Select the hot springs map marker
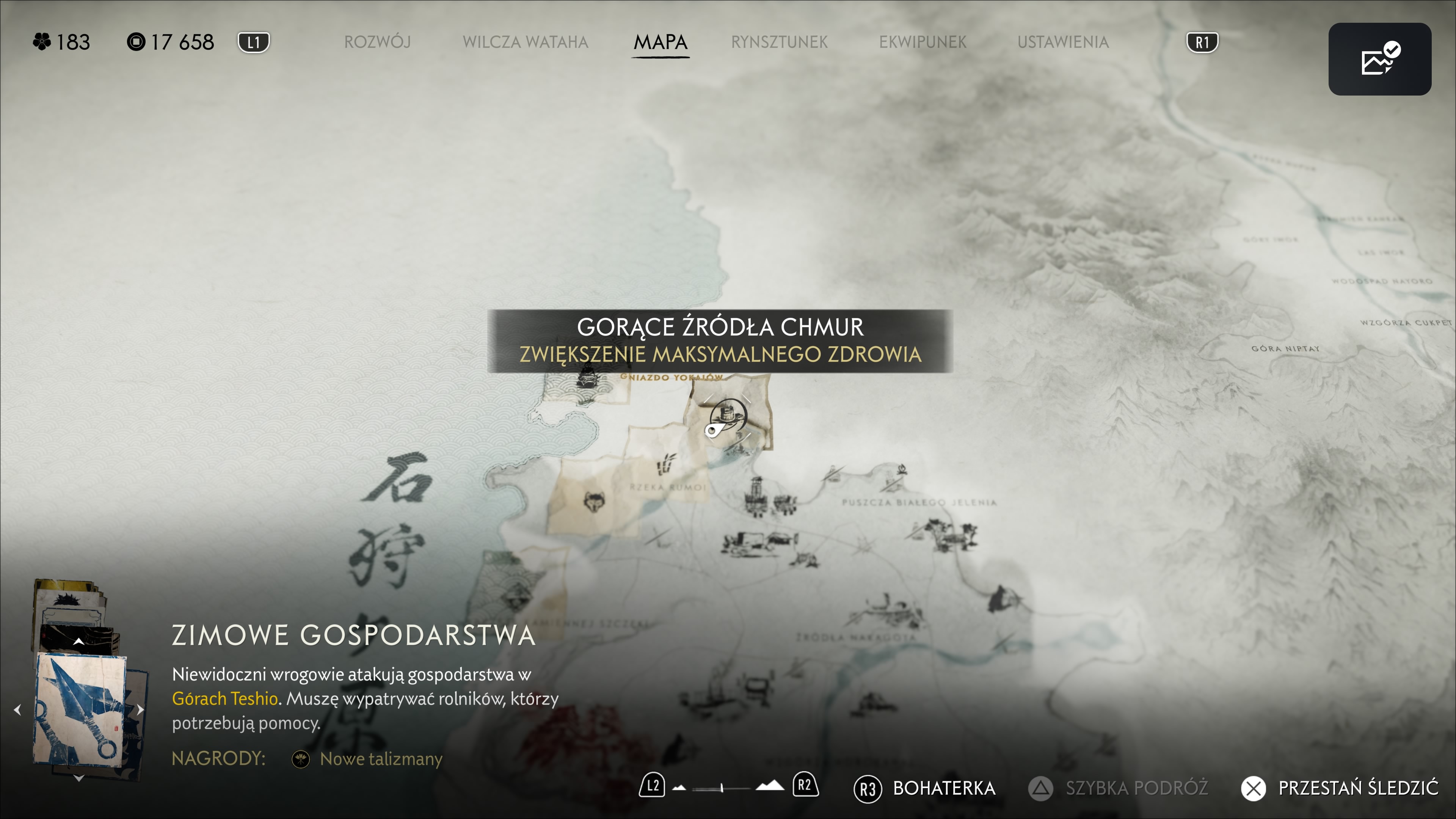This screenshot has height=819, width=1456. coord(728,416)
